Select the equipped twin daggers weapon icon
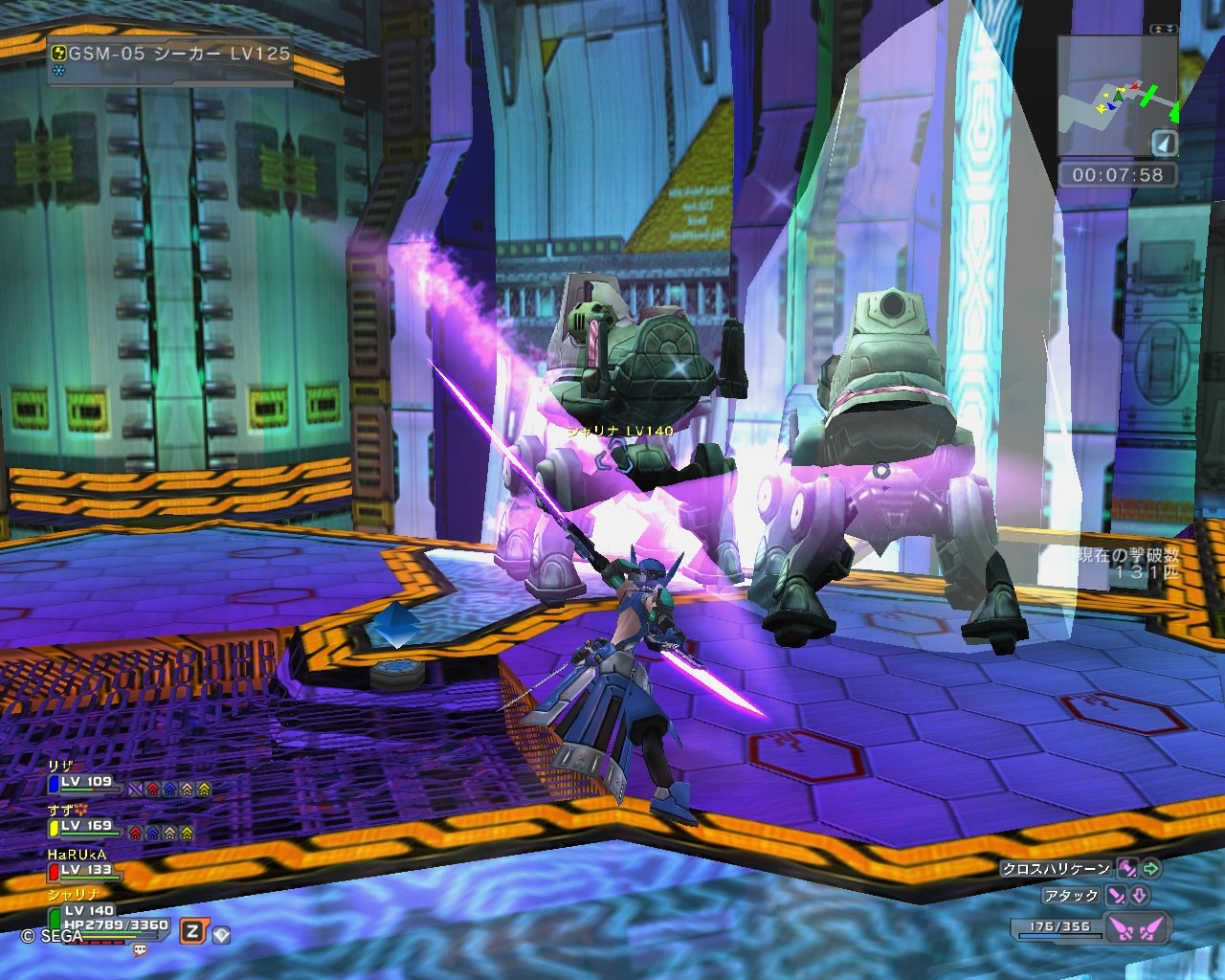Image resolution: width=1225 pixels, height=980 pixels. (x=1139, y=927)
